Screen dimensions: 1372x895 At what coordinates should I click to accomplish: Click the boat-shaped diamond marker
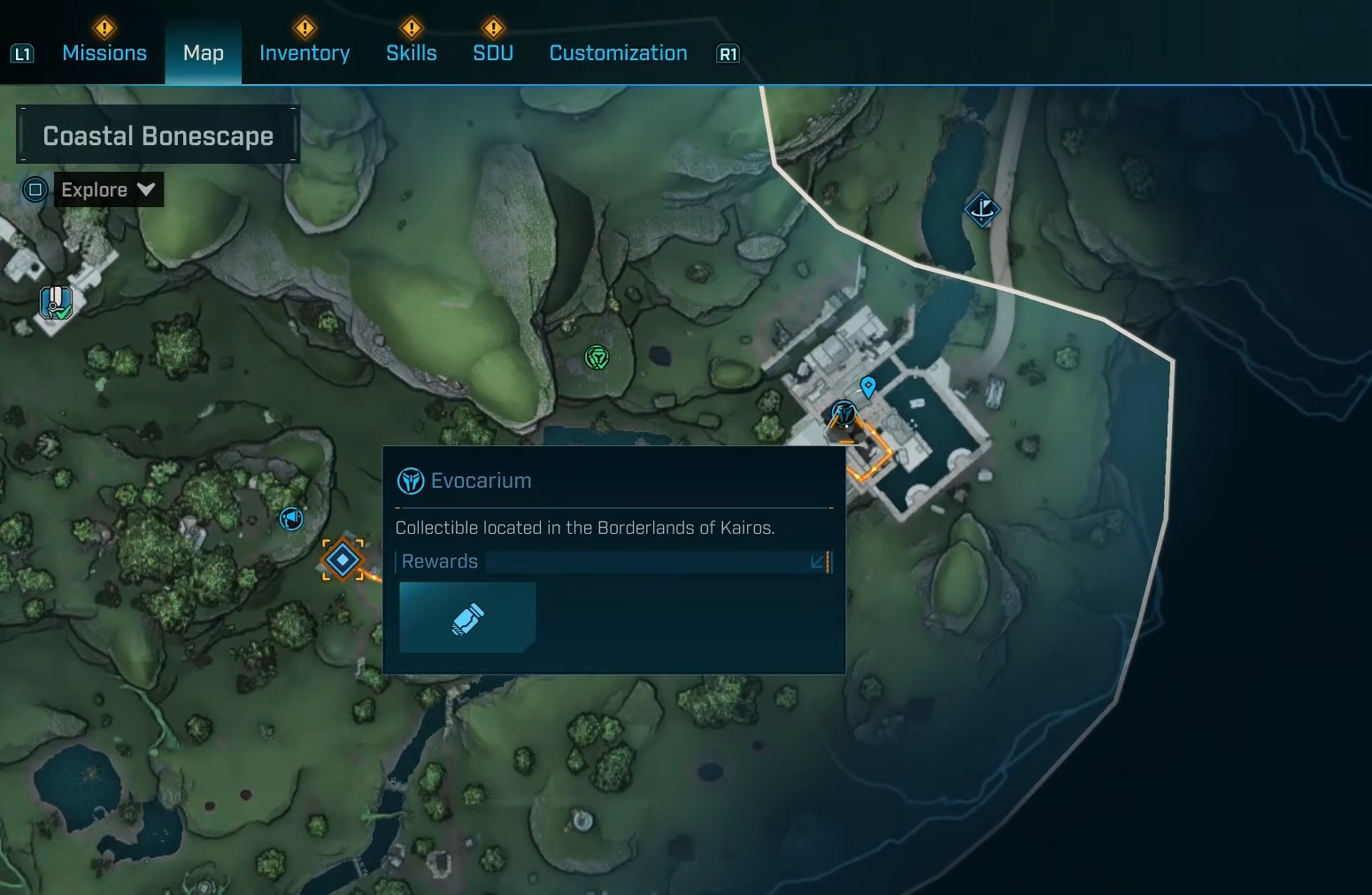[982, 210]
